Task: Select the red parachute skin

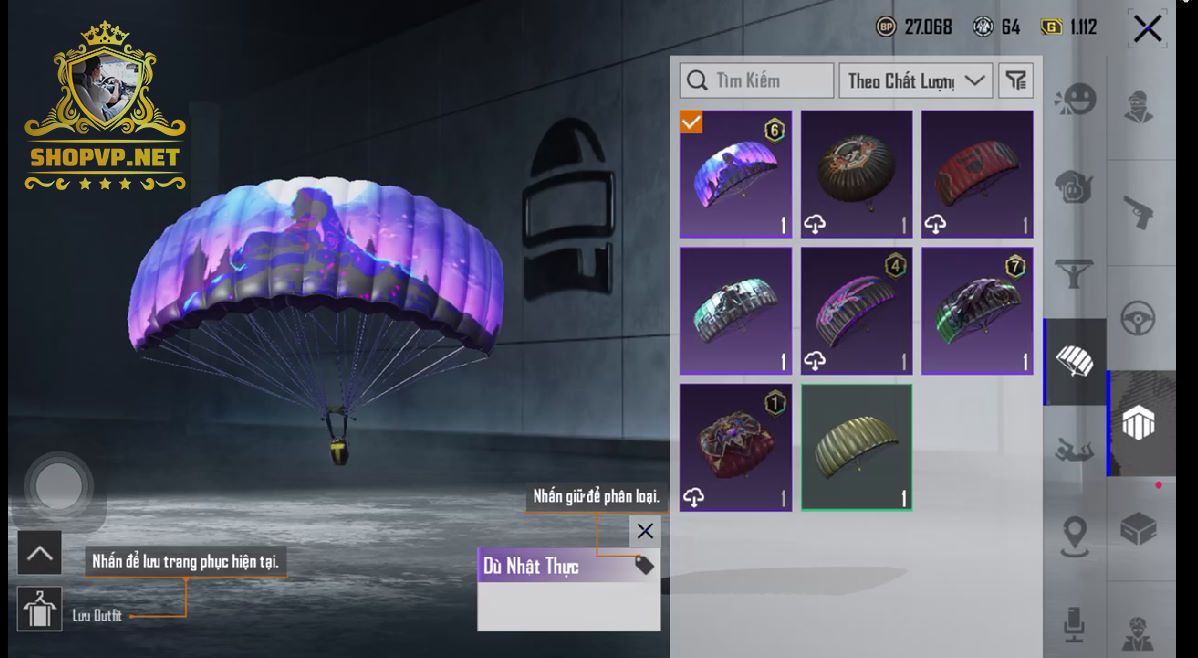Action: 977,174
